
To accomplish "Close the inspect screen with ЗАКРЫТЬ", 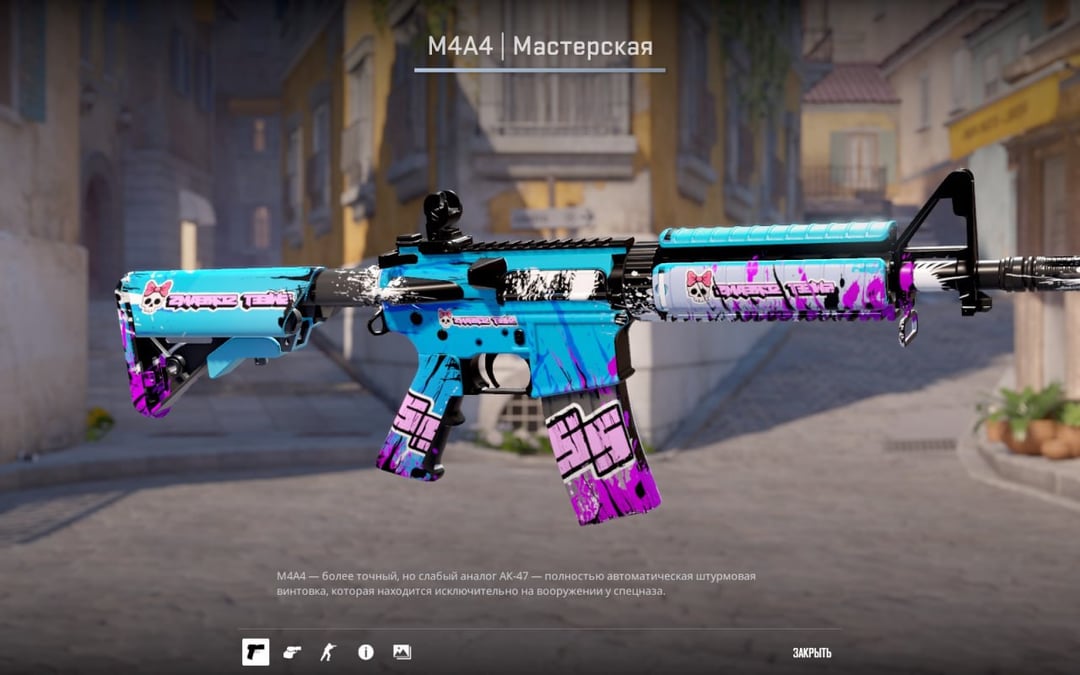I will [811, 653].
